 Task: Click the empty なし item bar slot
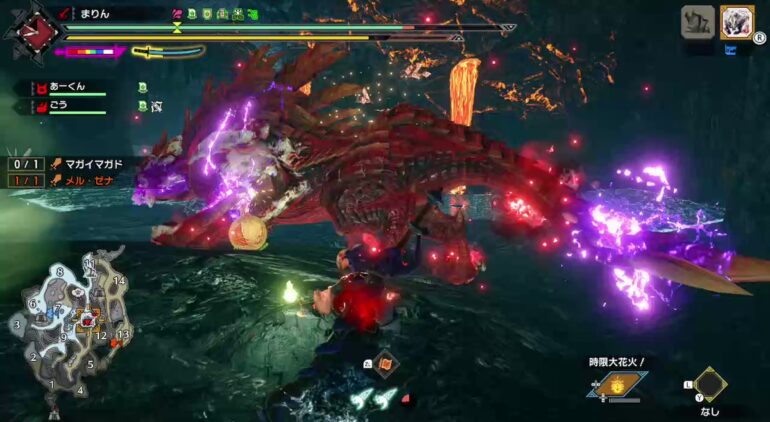[x=710, y=386]
